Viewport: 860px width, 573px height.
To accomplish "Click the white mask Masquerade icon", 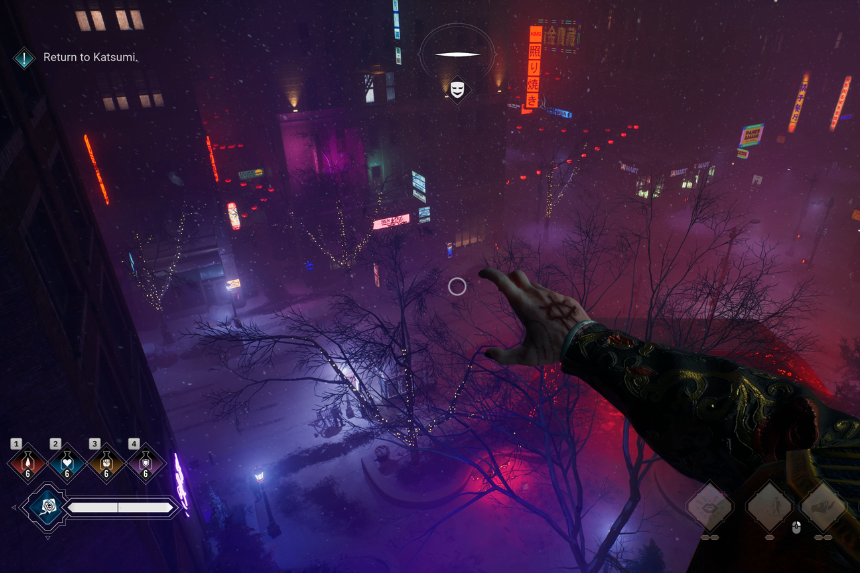I will [x=457, y=89].
